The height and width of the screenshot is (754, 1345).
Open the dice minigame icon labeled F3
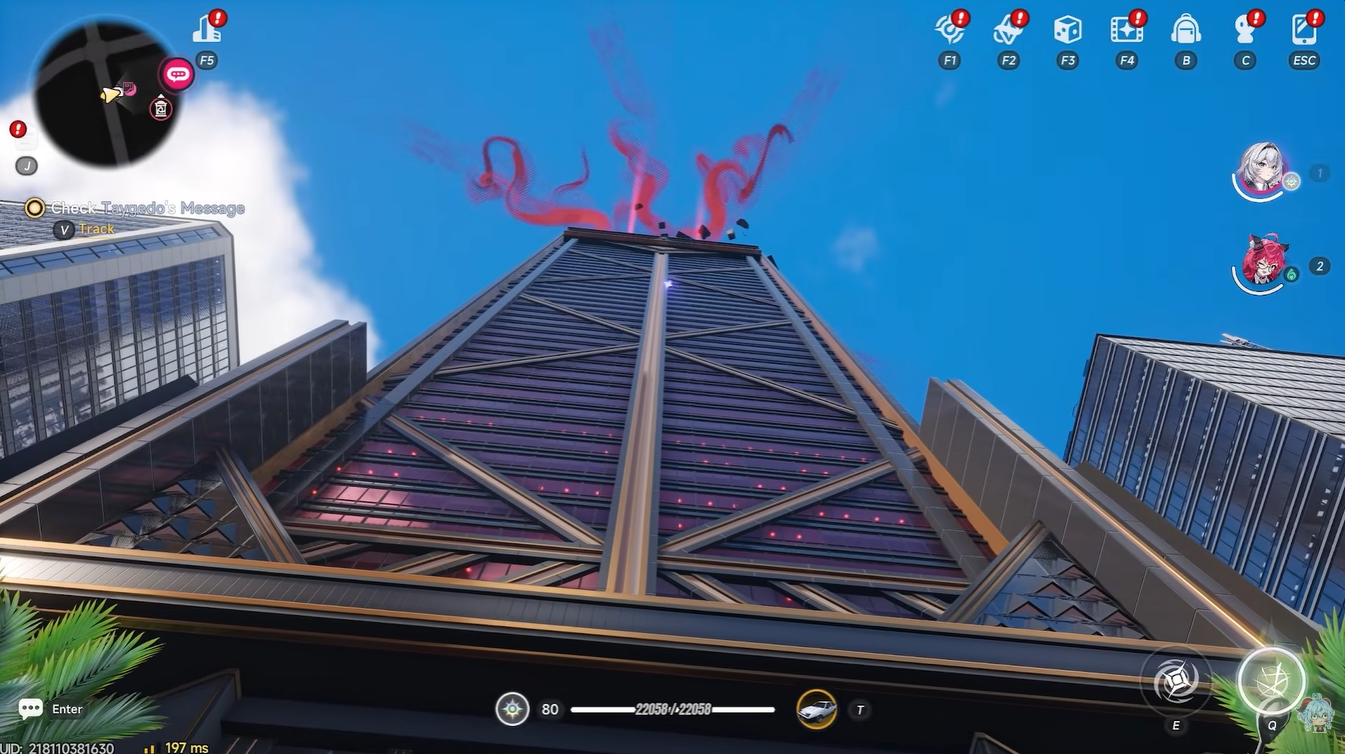pos(1066,30)
